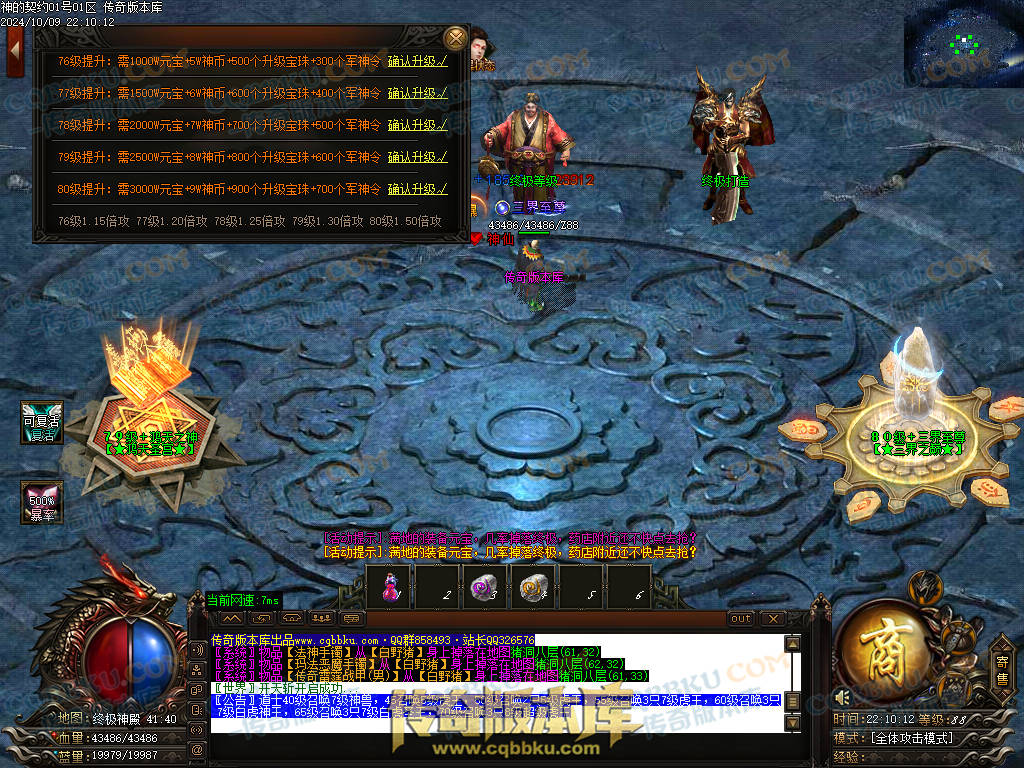Toggle the sound speaker icon
The width and height of the screenshot is (1024, 768).
pos(843,697)
